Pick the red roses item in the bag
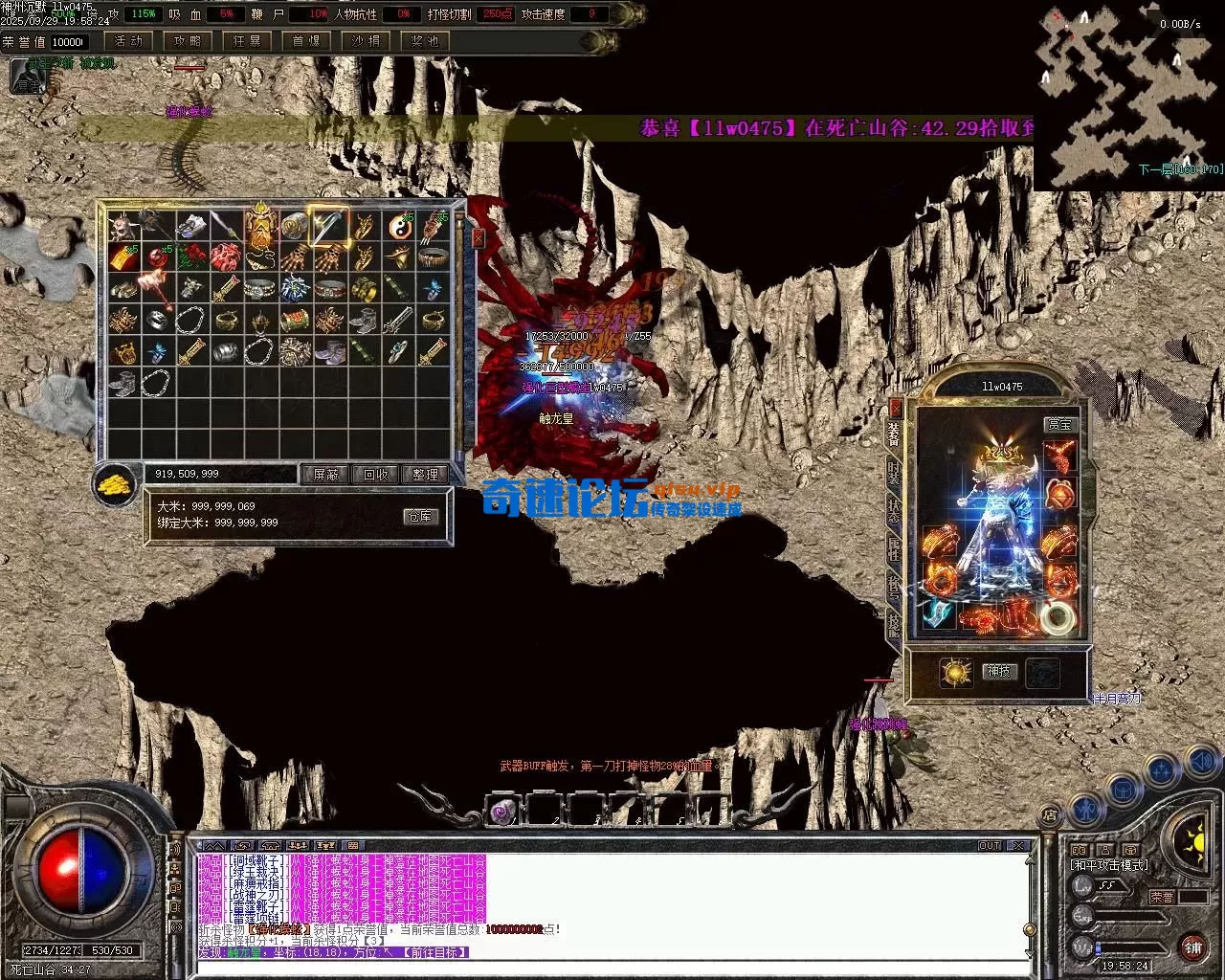1225x980 pixels. tap(190, 256)
